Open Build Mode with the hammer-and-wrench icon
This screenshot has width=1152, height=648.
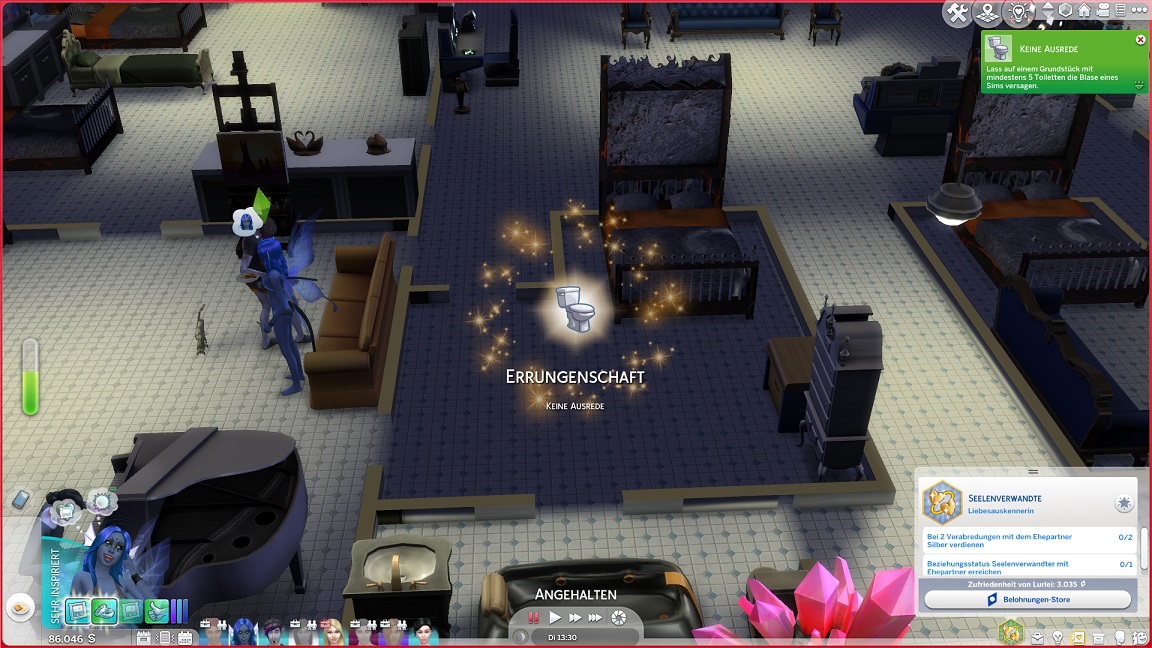[x=958, y=13]
